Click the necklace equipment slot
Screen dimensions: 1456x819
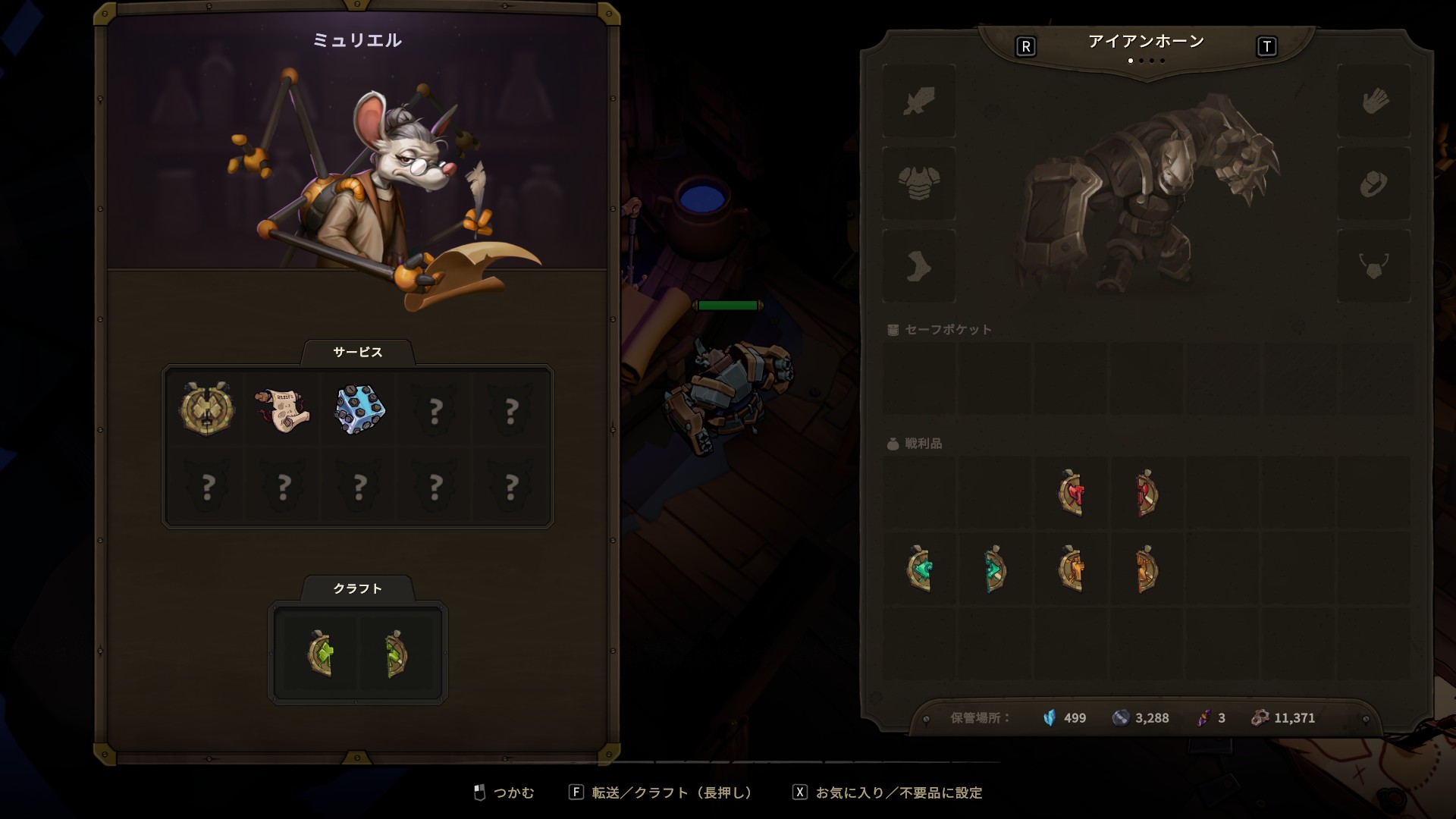click(1373, 266)
